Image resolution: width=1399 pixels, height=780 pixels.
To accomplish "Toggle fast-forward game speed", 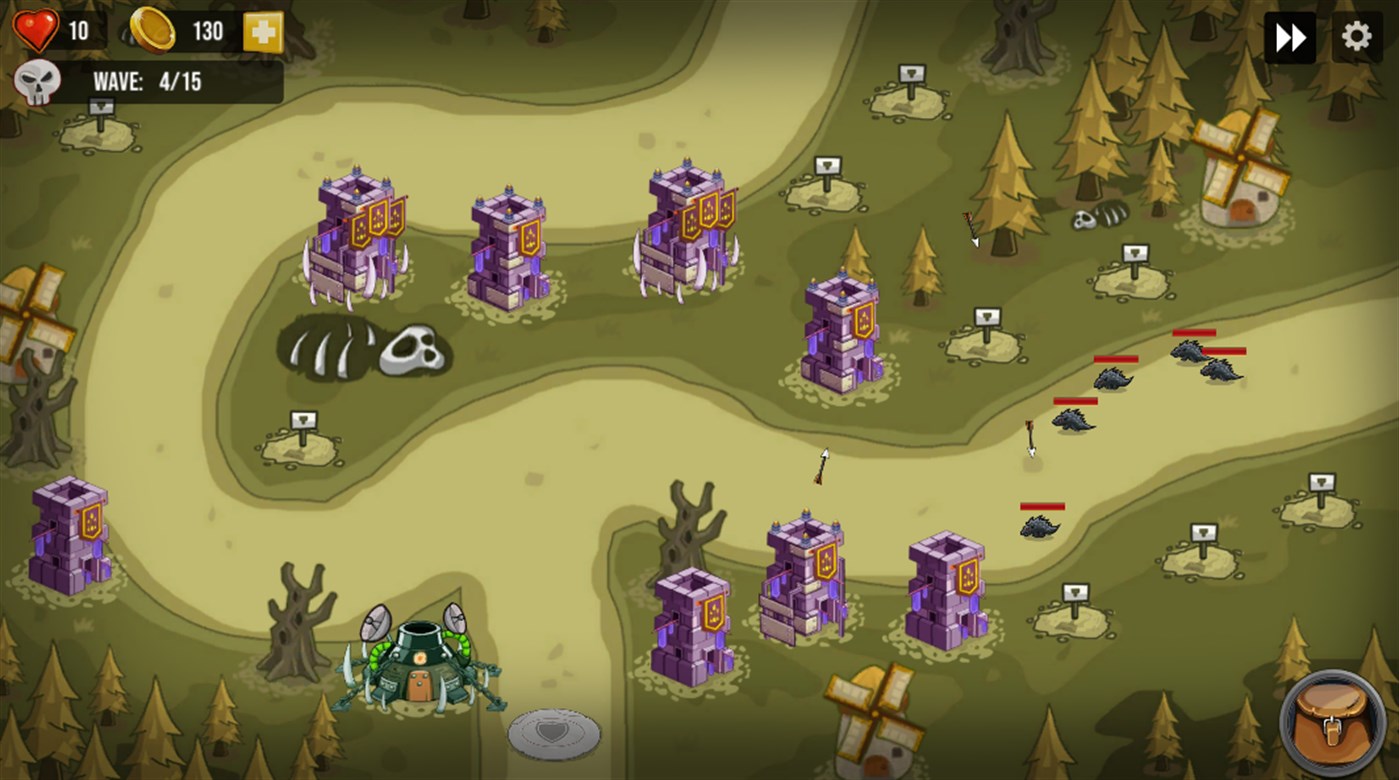I will click(x=1290, y=35).
